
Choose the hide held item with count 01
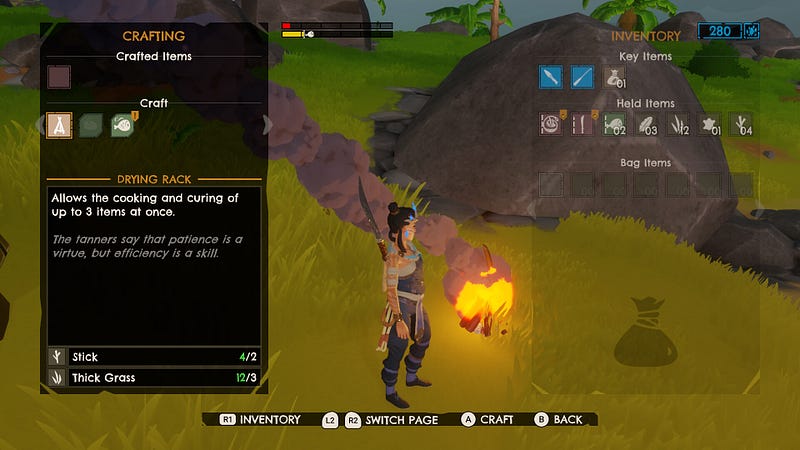(710, 124)
